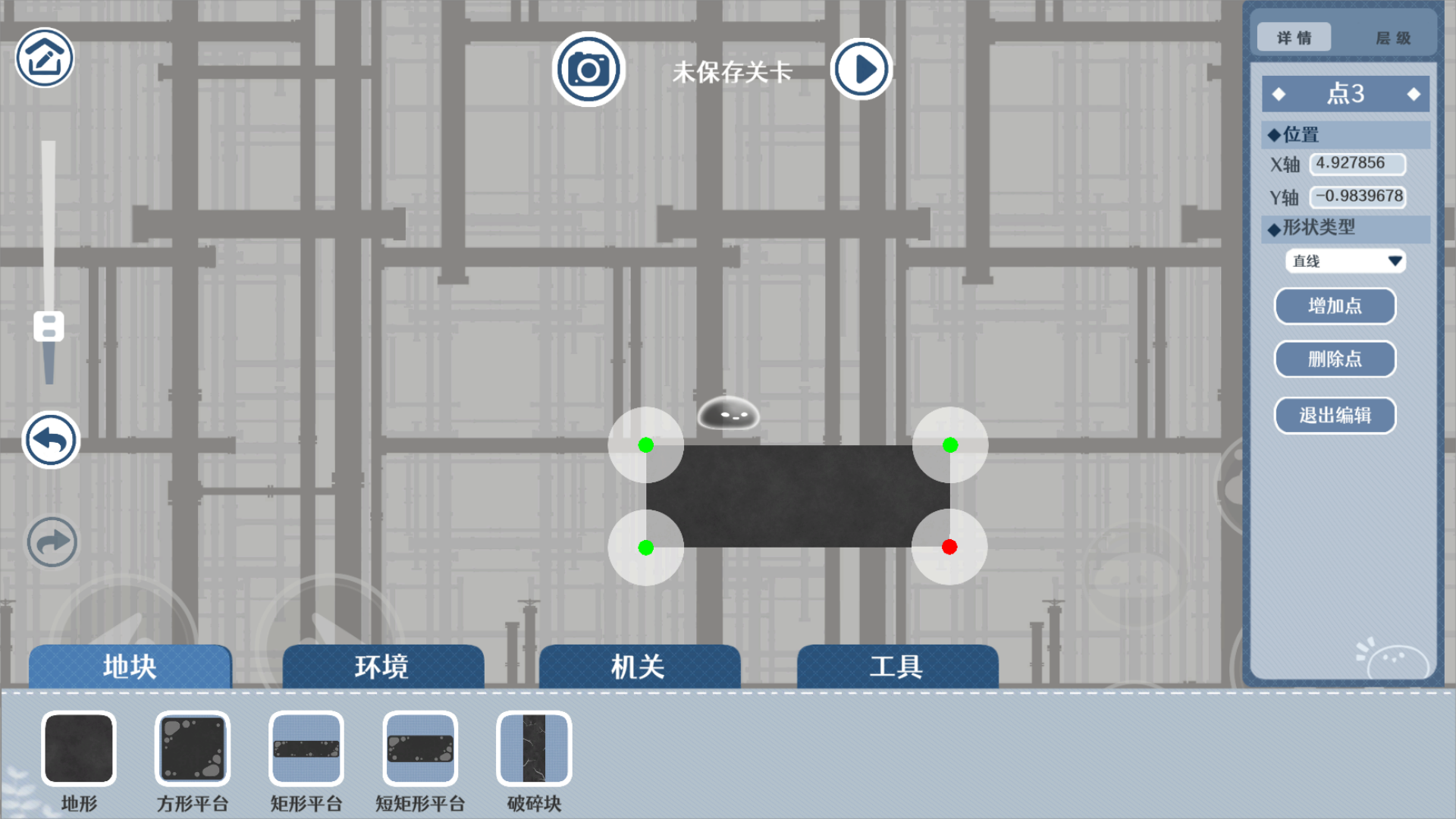Select the 地形 terrain block icon
Viewport: 1456px width, 819px height.
click(79, 748)
